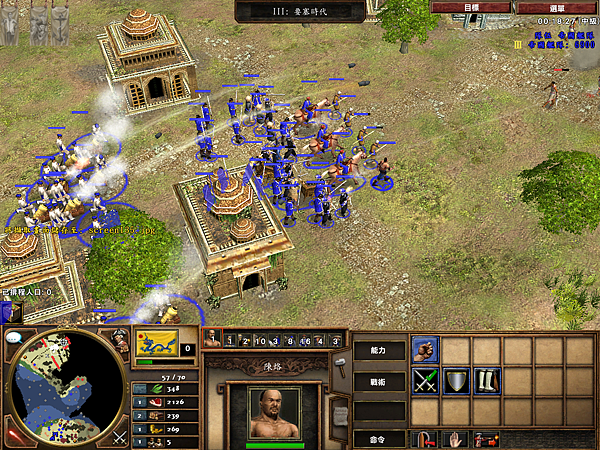Image resolution: width=600 pixels, height=450 pixels.
Task: Click the crossed swords minimap button
Action: pos(119,436)
